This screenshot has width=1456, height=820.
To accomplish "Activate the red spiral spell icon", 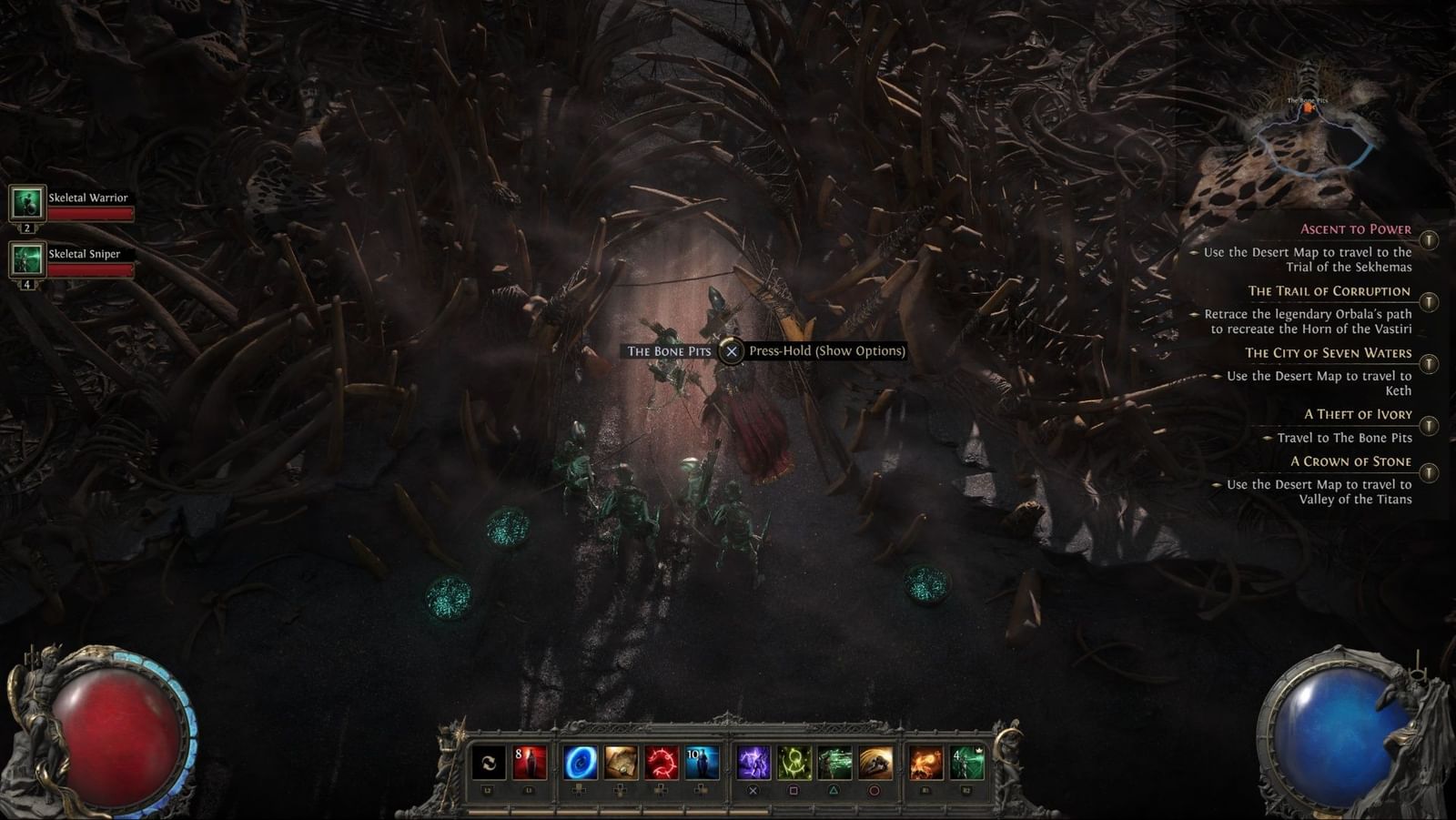I will coord(661,761).
